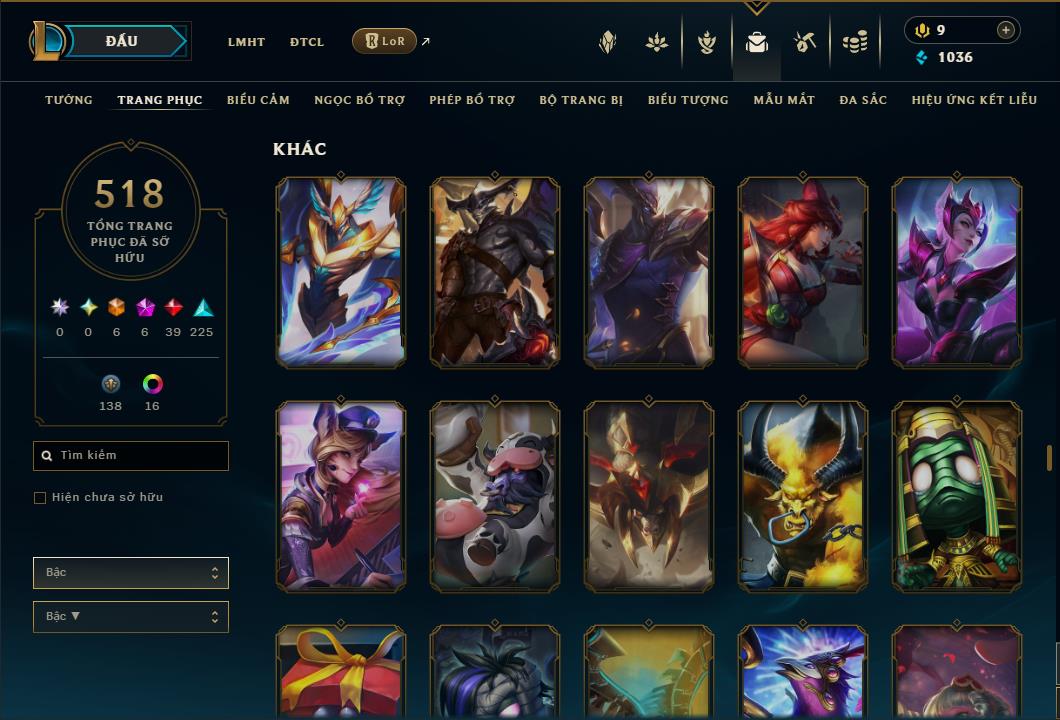Open the backpack collection icon
This screenshot has height=720, width=1060.
tap(757, 42)
